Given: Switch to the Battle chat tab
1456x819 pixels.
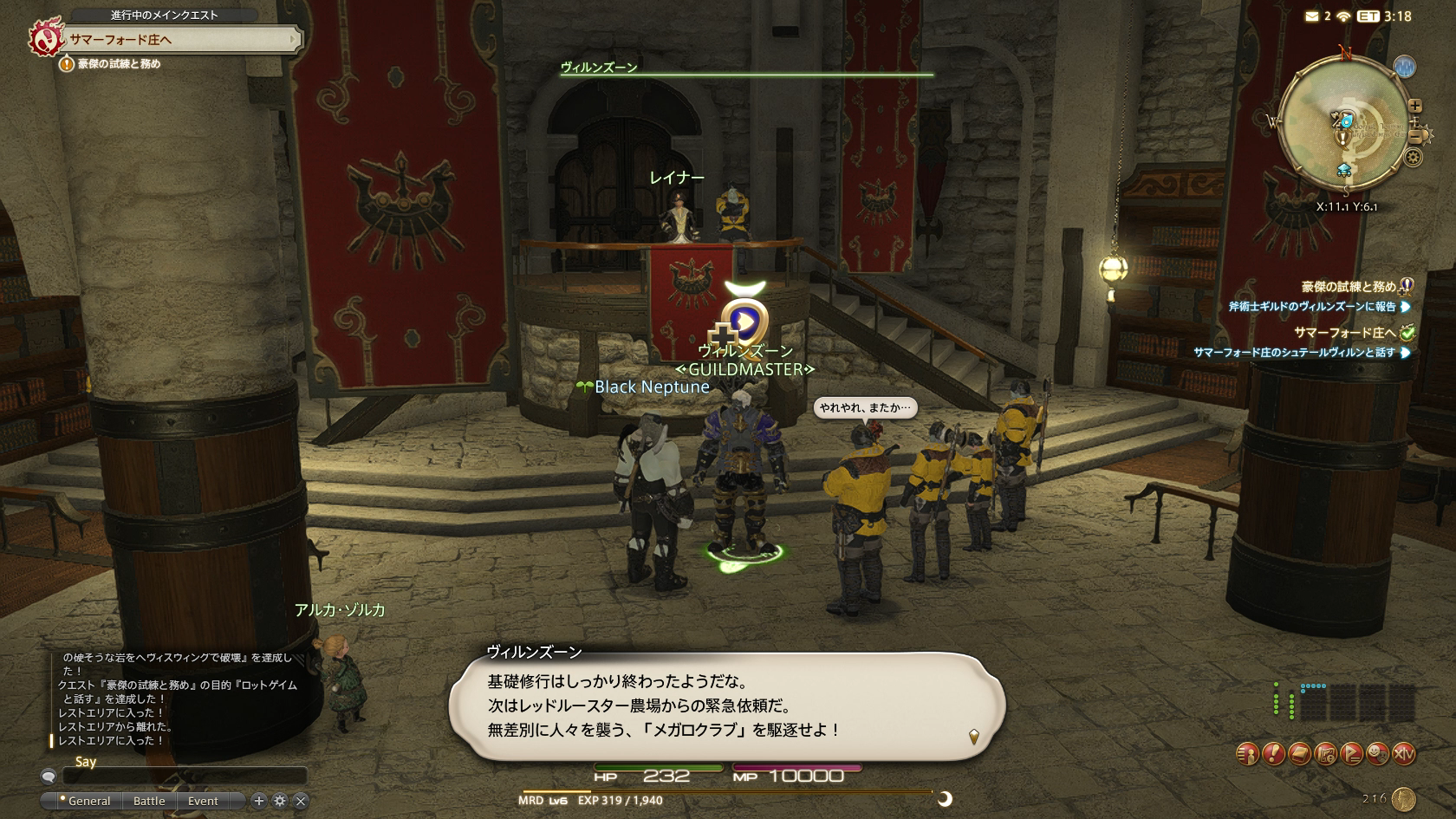Looking at the screenshot, I should pyautogui.click(x=149, y=801).
